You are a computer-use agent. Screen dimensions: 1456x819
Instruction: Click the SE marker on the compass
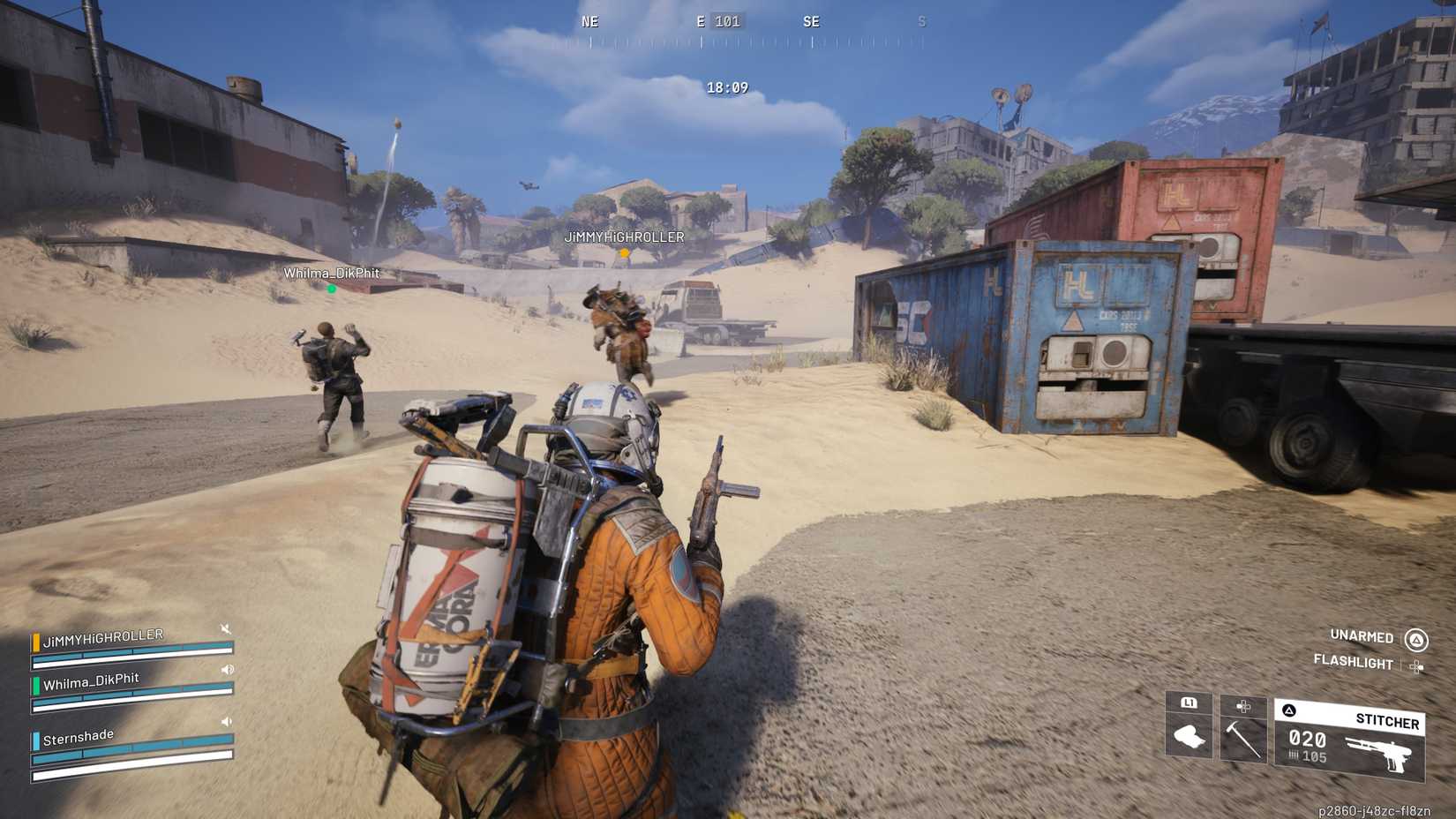(813, 22)
